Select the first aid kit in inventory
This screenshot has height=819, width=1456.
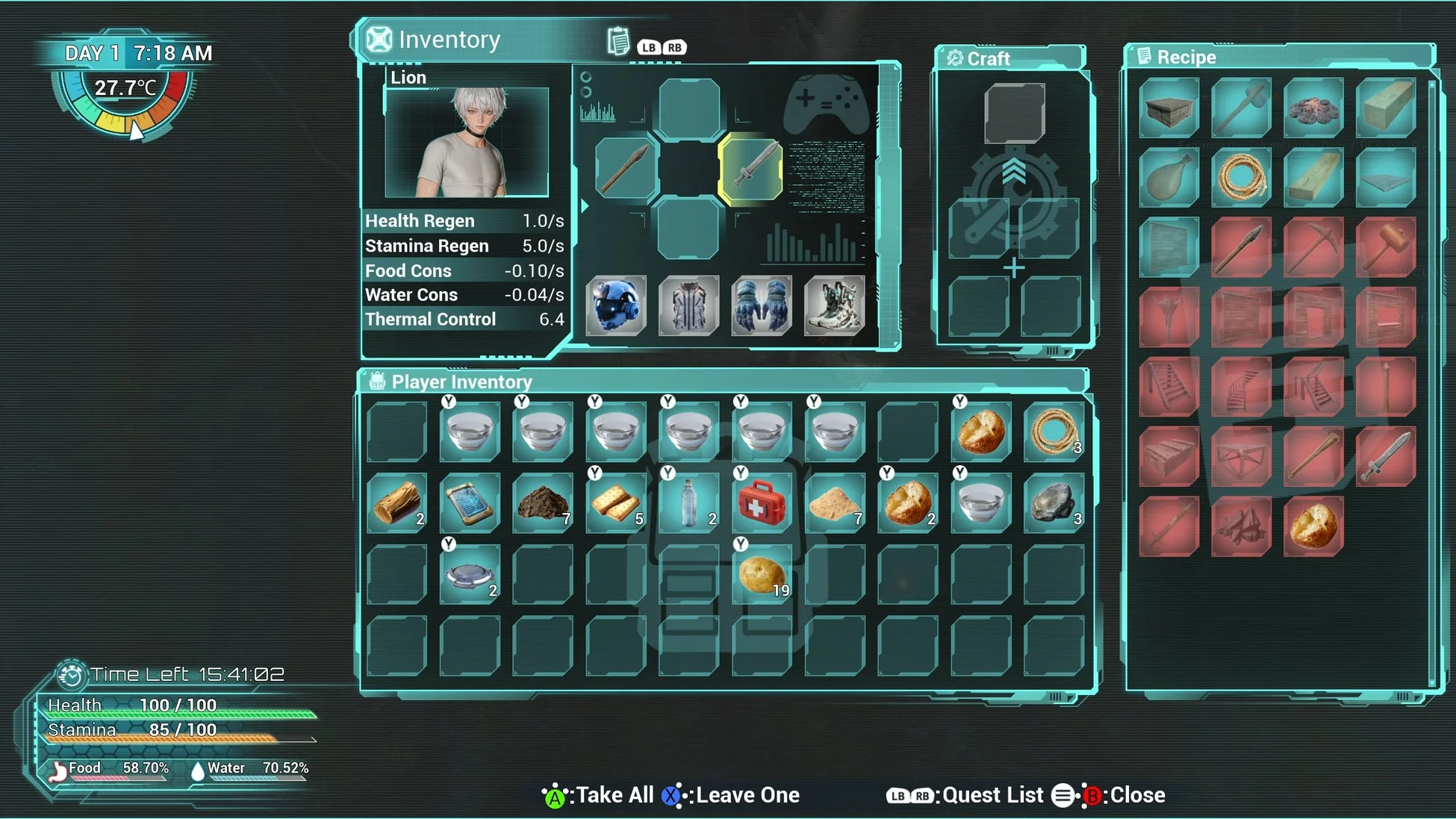(761, 503)
